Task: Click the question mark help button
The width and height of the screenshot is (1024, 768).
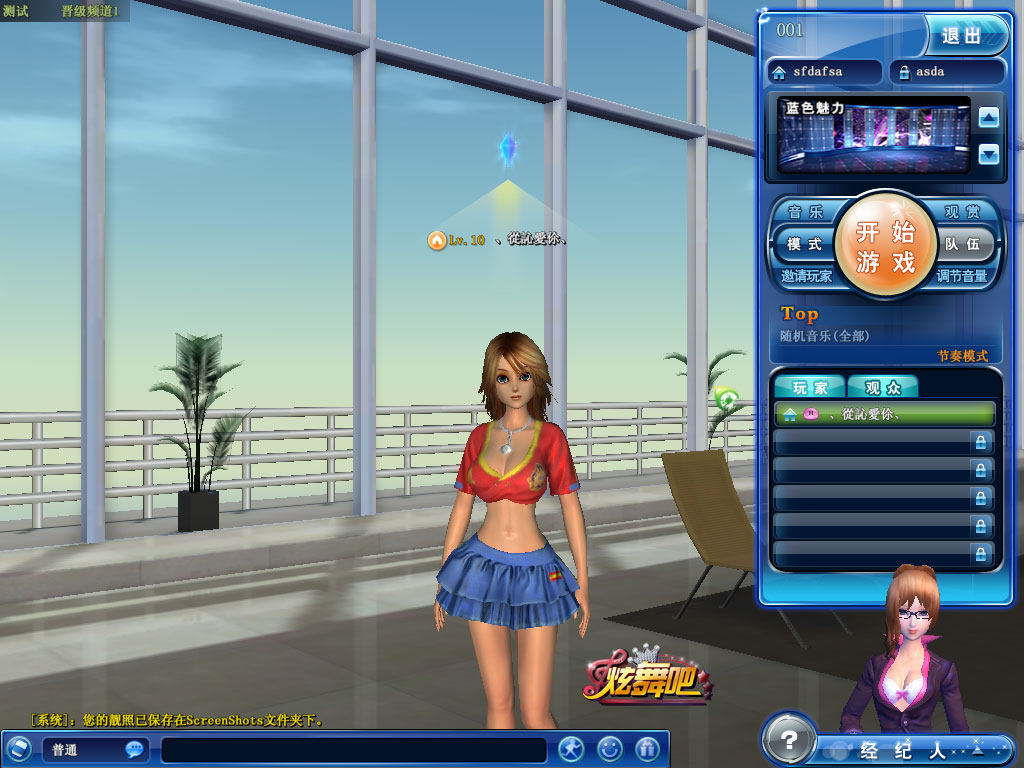Action: [x=789, y=740]
